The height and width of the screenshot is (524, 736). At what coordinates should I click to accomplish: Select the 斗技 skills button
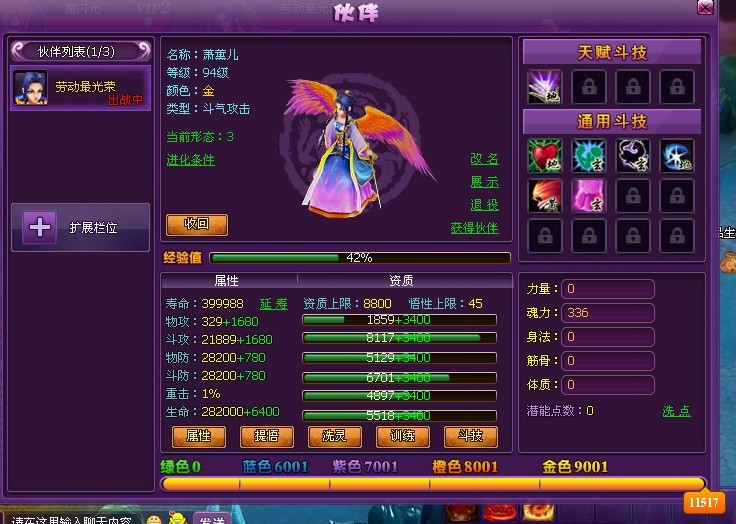click(470, 436)
